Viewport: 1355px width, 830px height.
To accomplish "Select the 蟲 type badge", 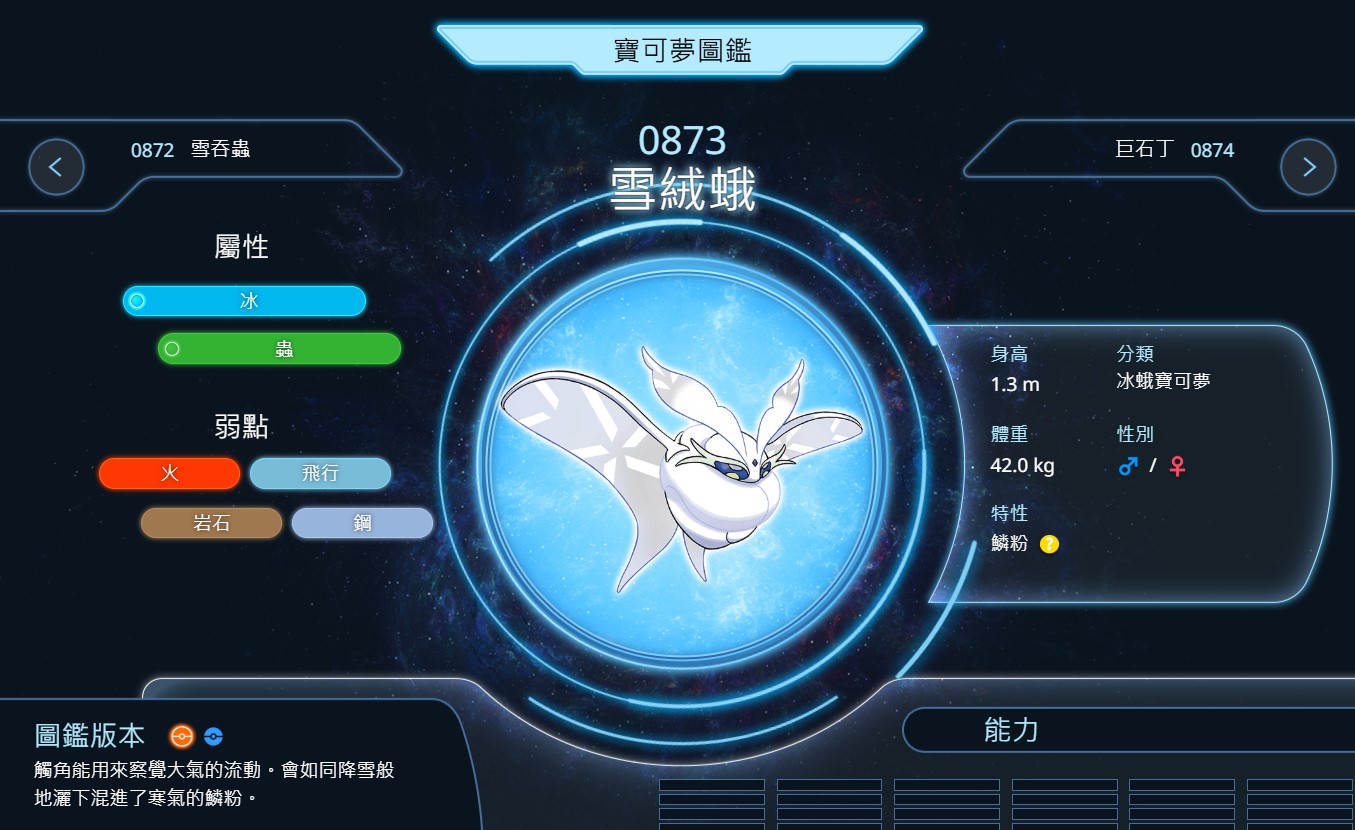I will tap(280, 349).
